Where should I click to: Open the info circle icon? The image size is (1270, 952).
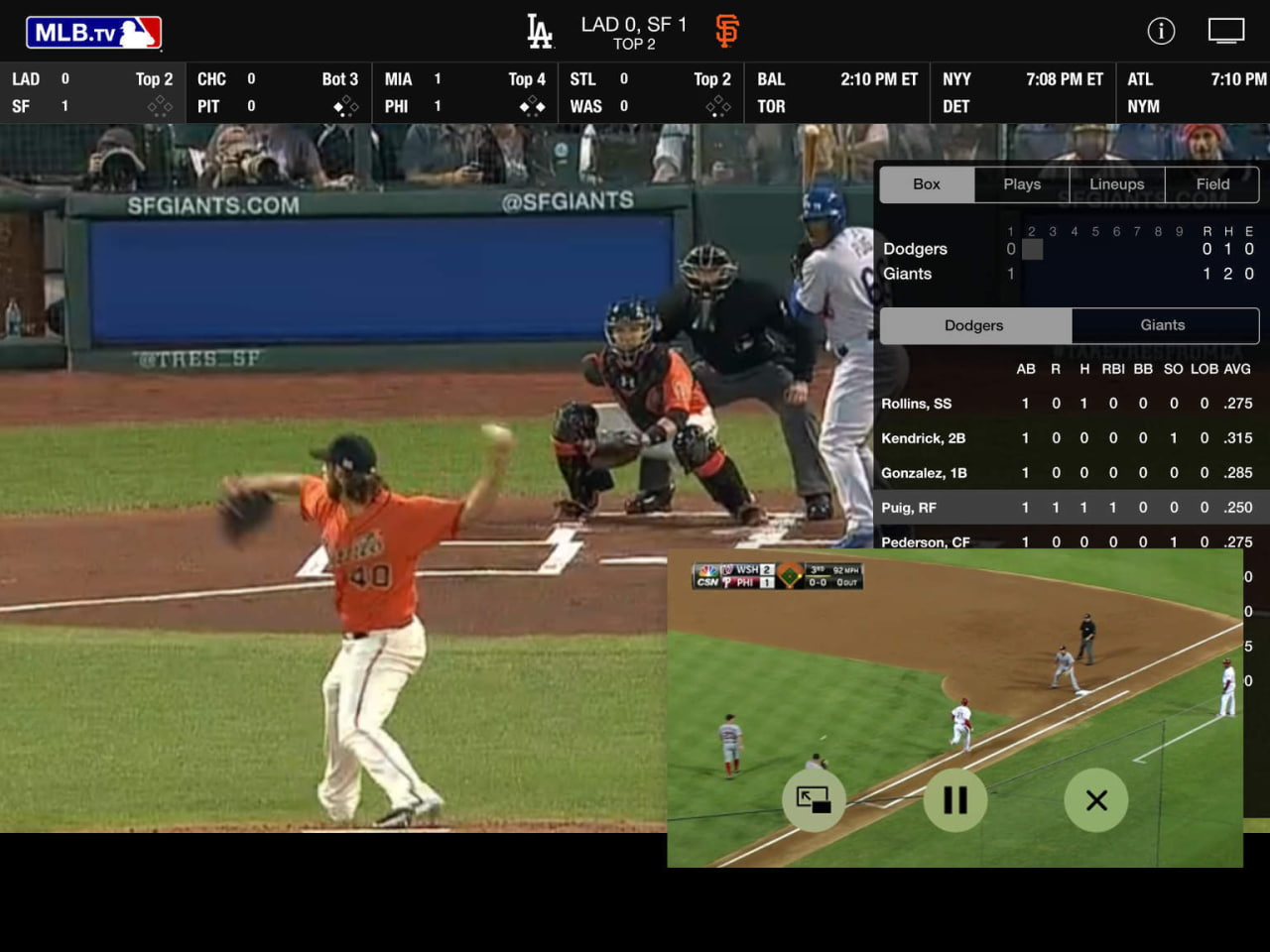1161,31
